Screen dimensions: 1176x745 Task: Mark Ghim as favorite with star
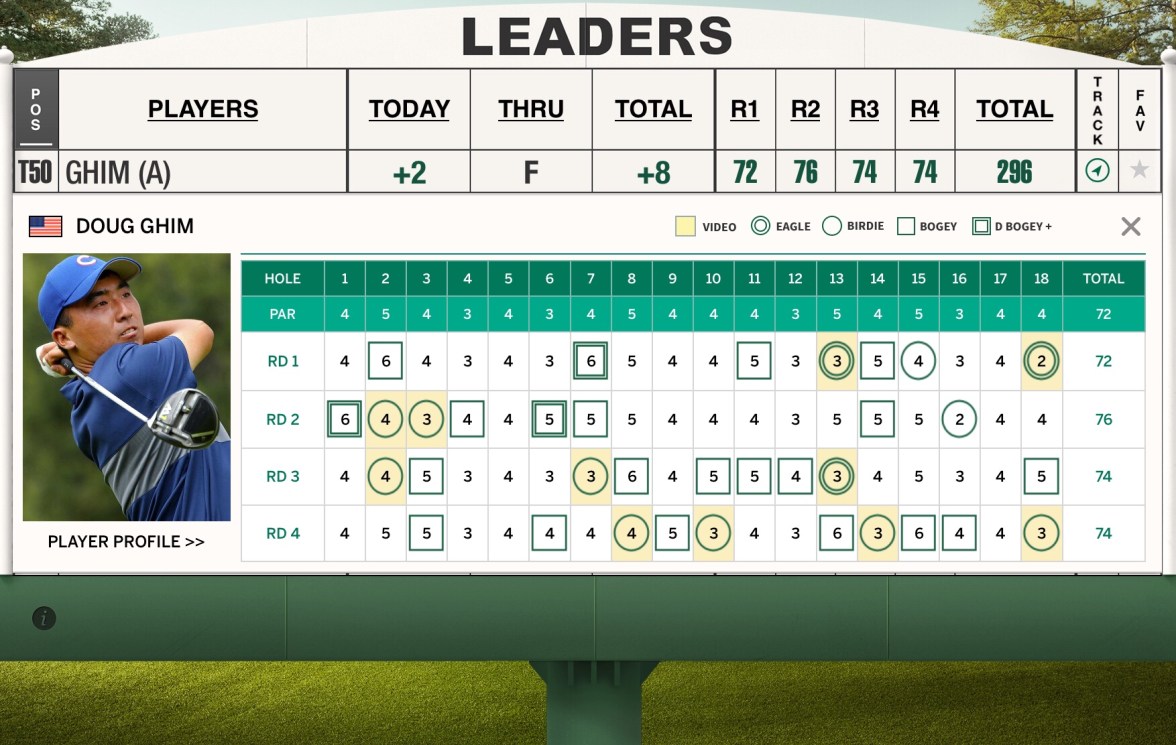tap(1139, 171)
